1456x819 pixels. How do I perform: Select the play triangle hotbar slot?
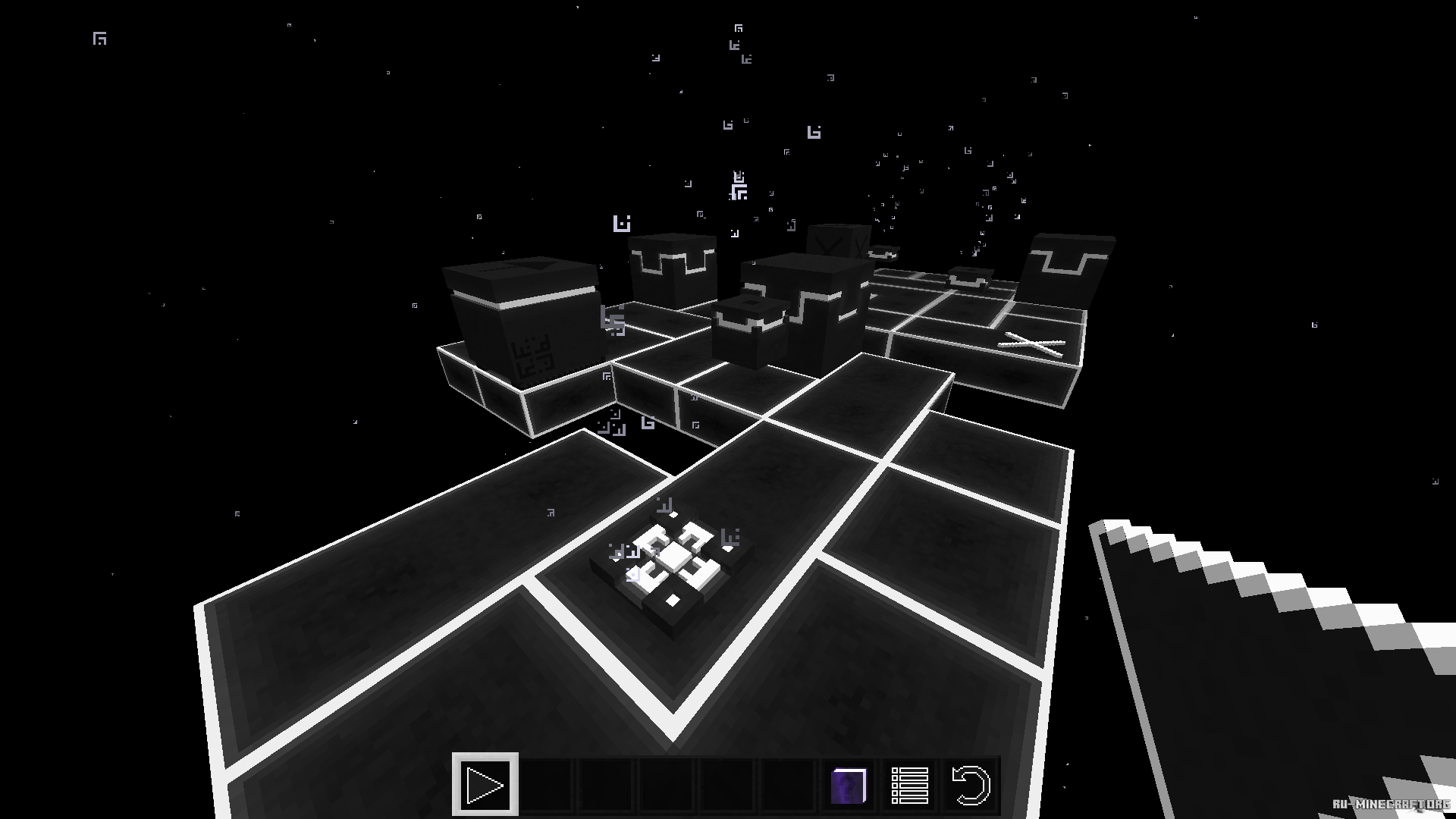pyautogui.click(x=485, y=785)
